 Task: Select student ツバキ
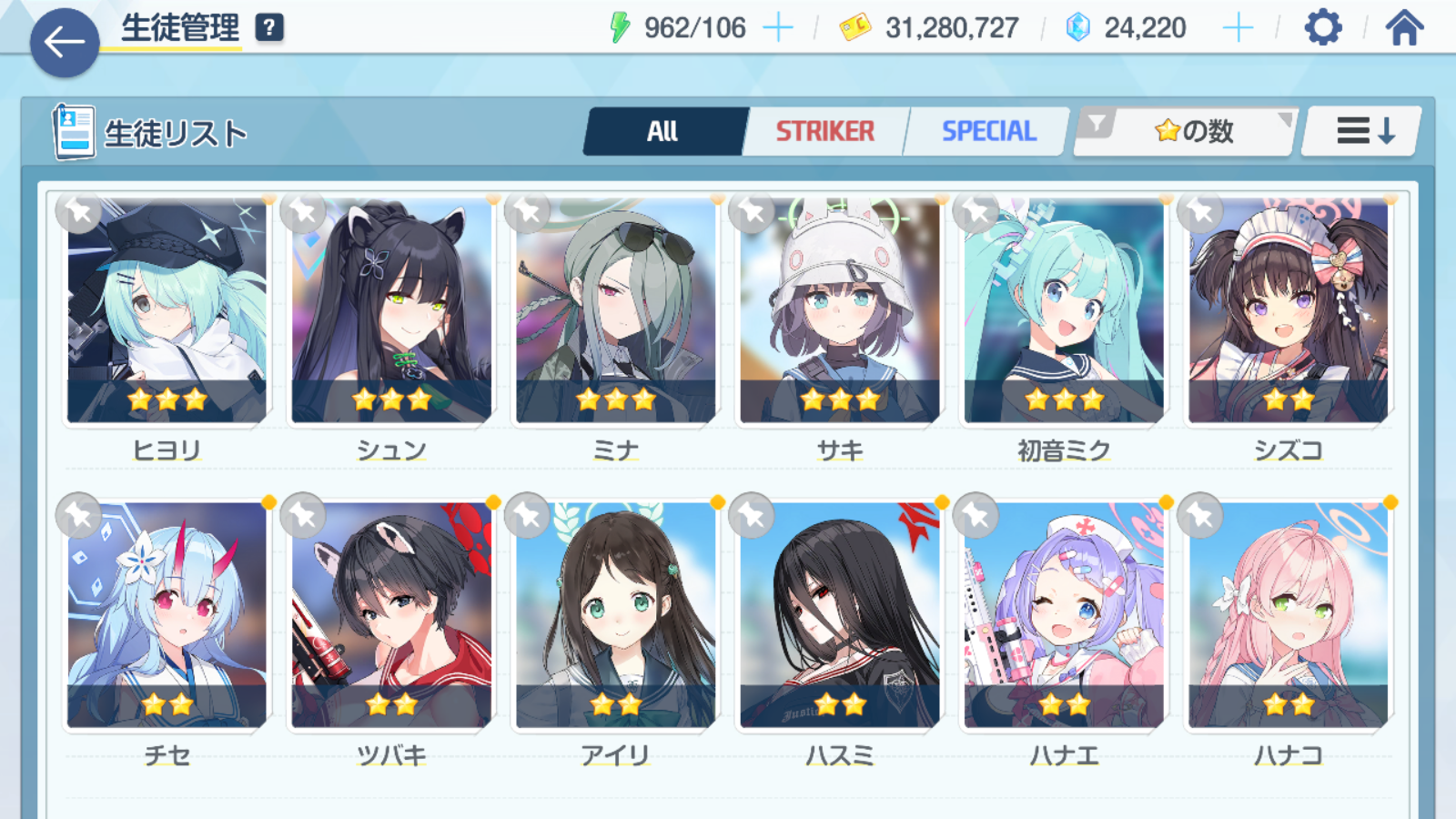pyautogui.click(x=391, y=616)
